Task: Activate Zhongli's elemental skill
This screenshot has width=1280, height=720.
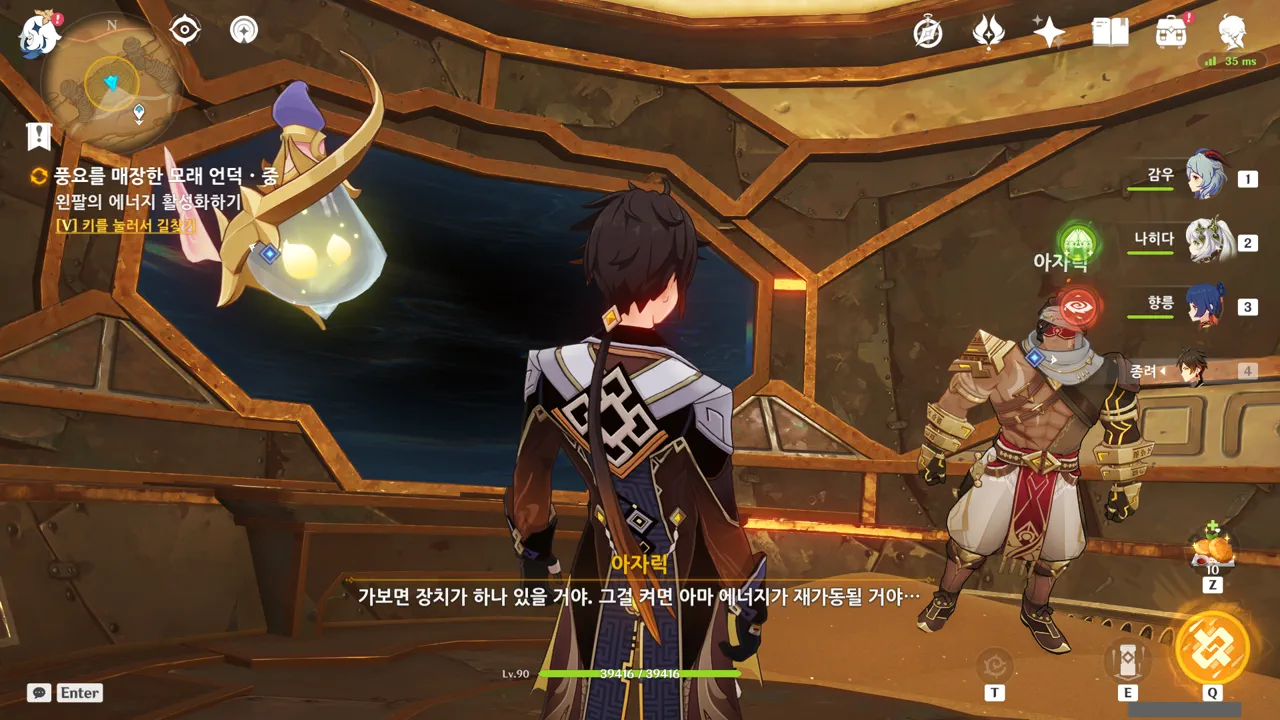Action: click(1127, 660)
